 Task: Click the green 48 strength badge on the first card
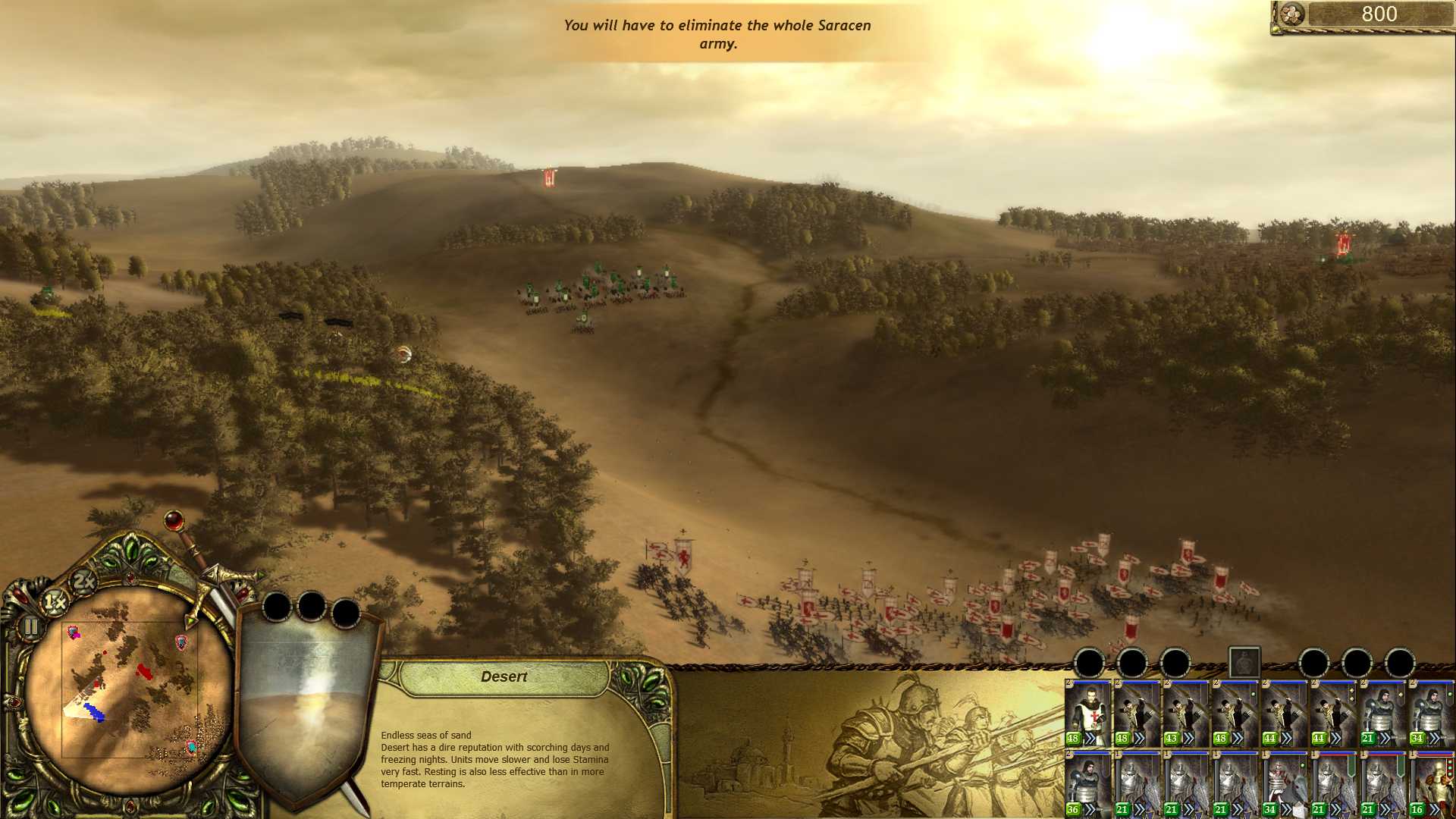1073,739
